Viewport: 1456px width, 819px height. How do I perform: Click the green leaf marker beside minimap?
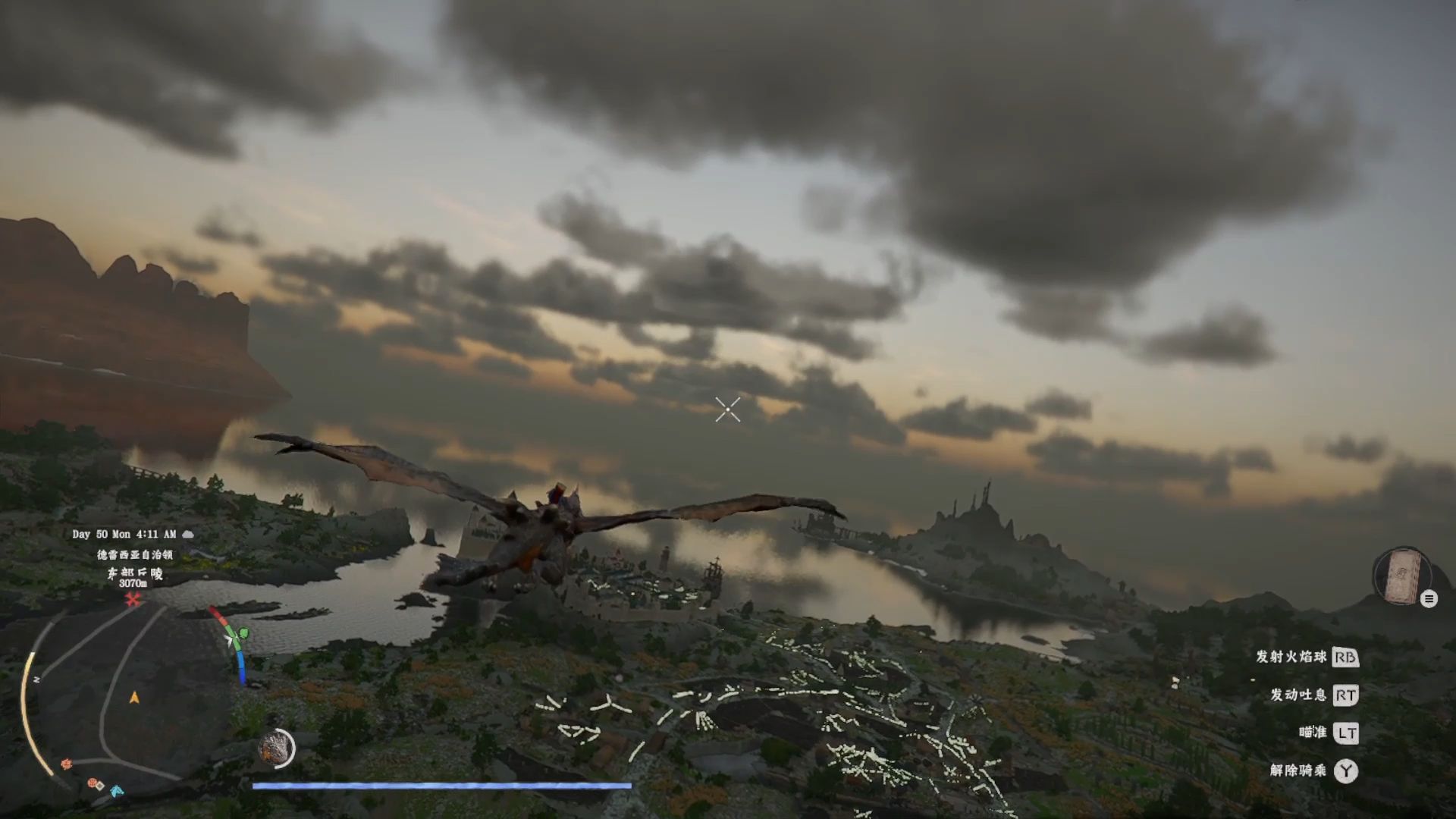pyautogui.click(x=243, y=633)
